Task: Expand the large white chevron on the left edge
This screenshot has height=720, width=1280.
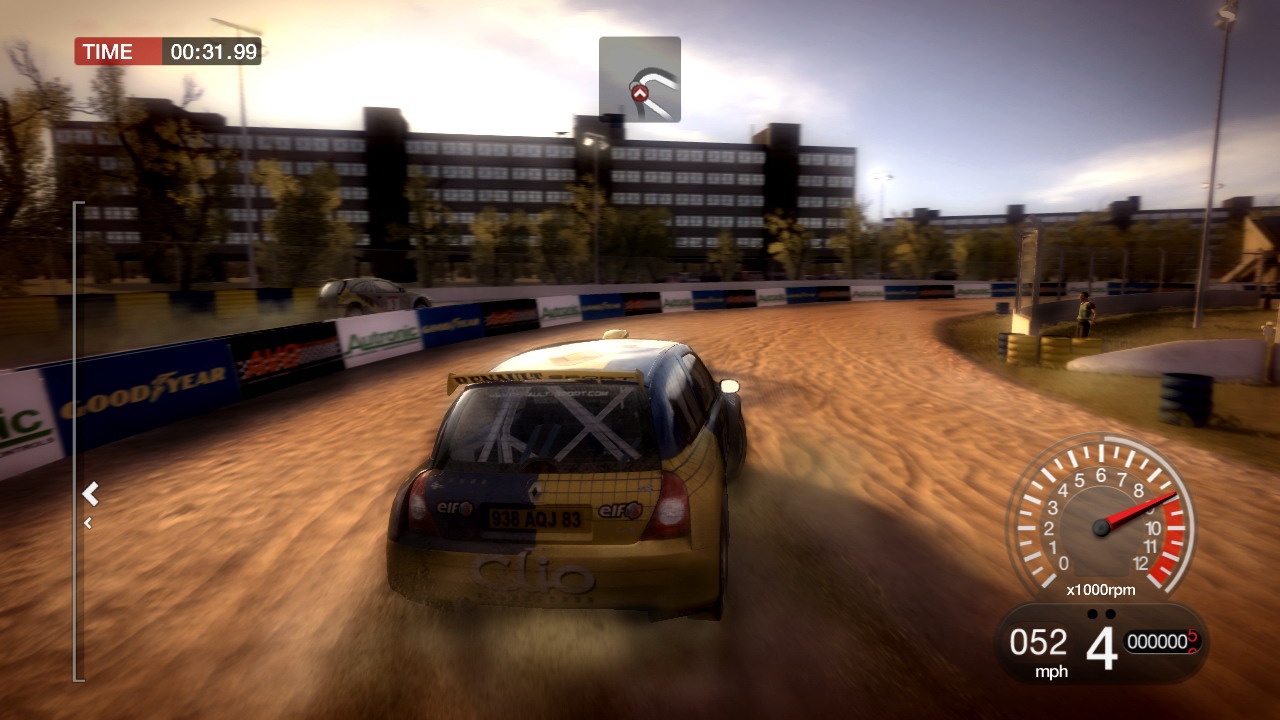Action: pyautogui.click(x=90, y=491)
